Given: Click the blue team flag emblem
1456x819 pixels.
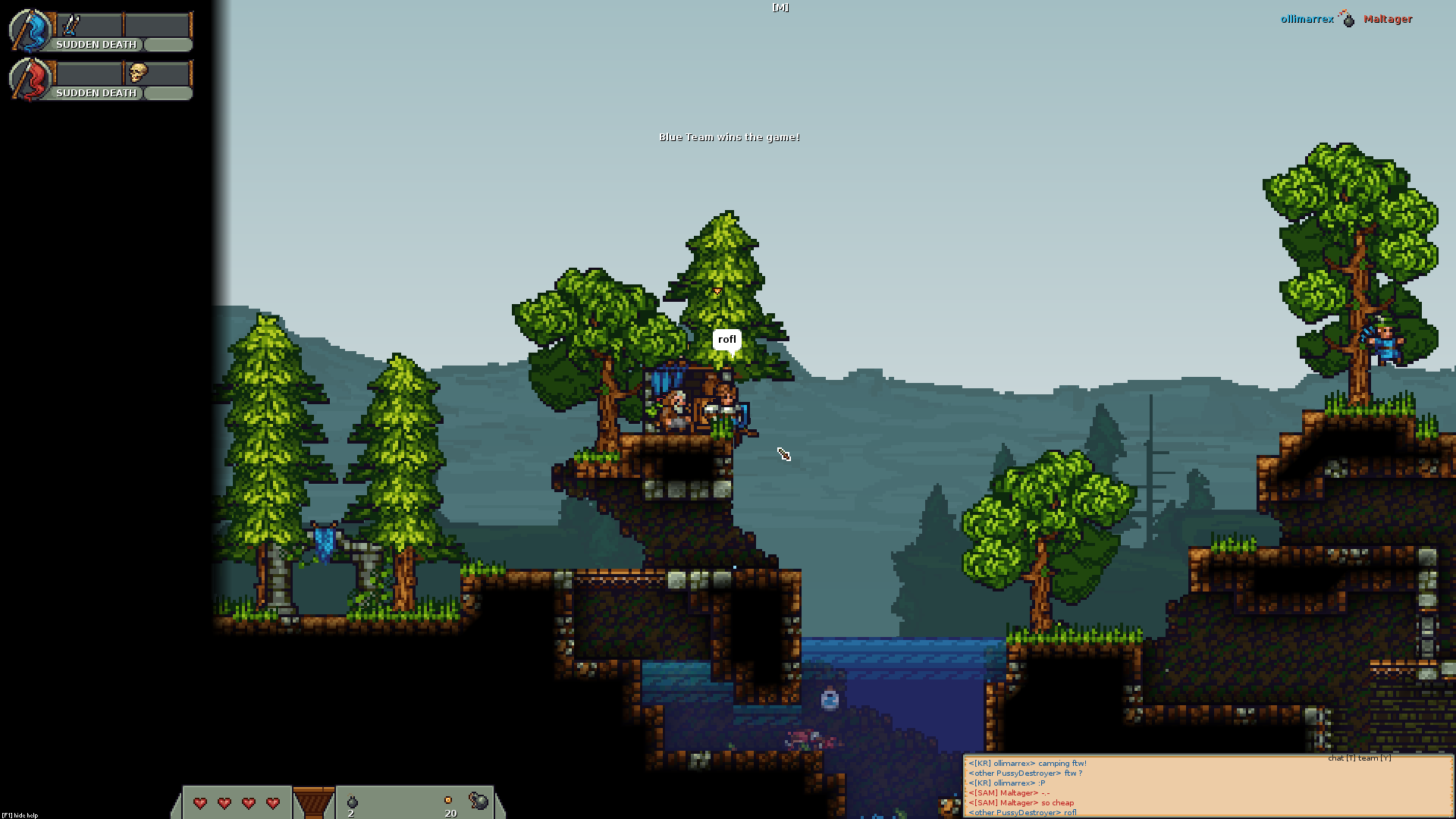Looking at the screenshot, I should [30, 30].
